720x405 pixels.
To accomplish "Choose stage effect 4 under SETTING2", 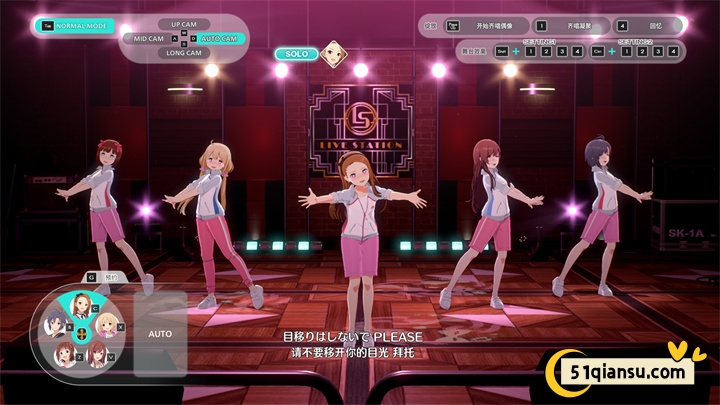I will [x=673, y=51].
